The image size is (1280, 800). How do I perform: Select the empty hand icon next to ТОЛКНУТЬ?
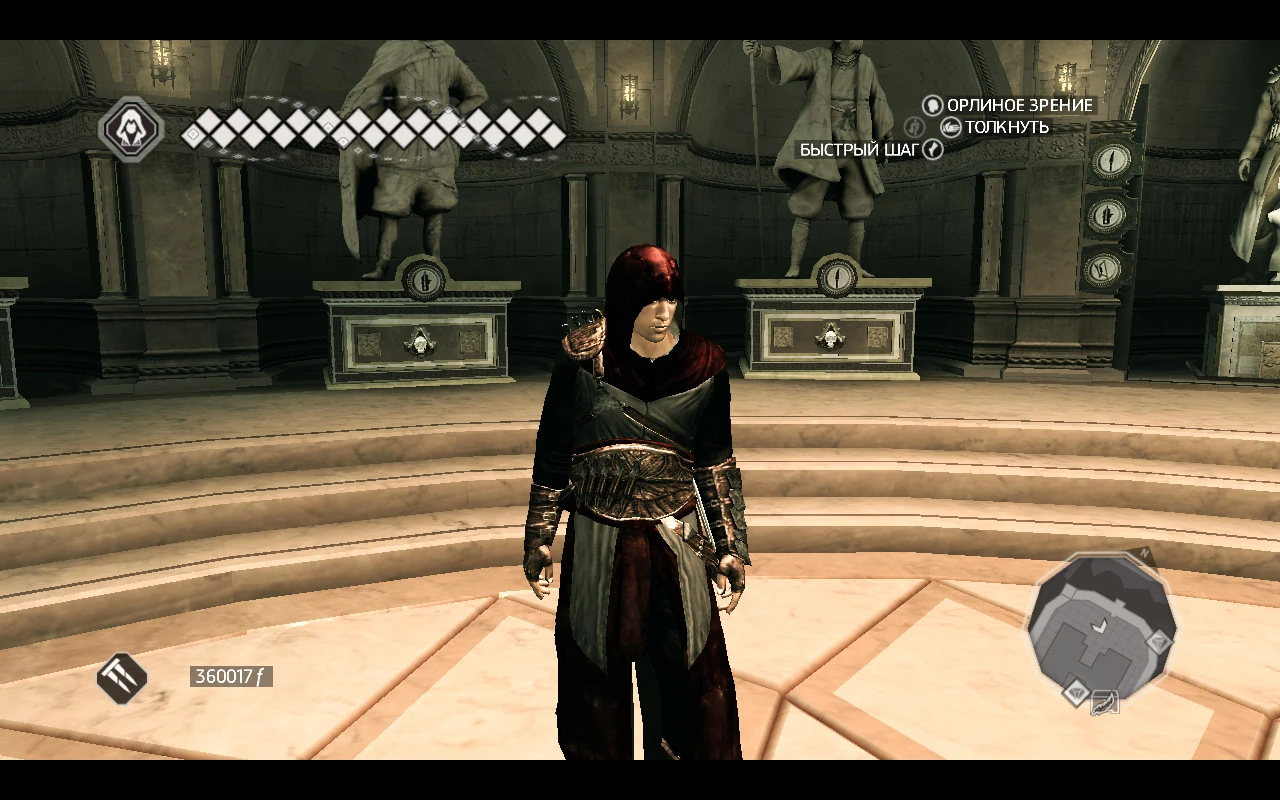951,128
